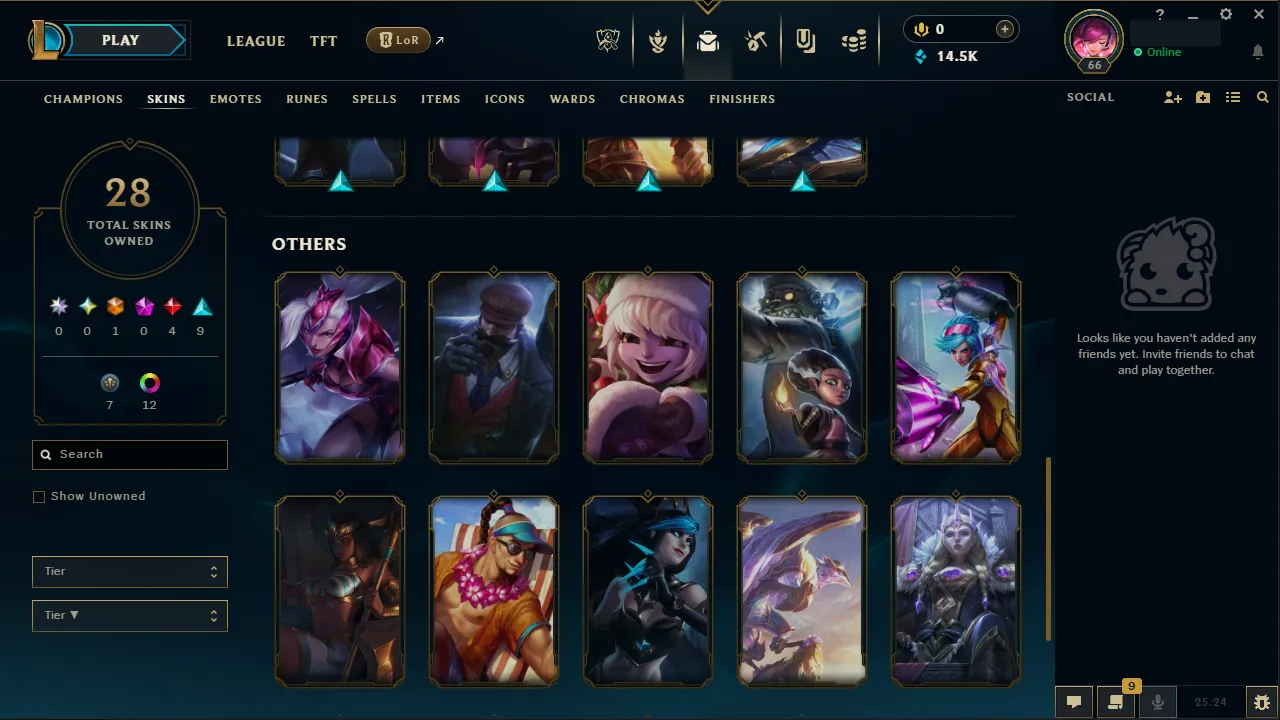Viewport: 1280px width, 720px height.
Task: Switch to the CHAMPIONS tab
Action: [x=83, y=99]
